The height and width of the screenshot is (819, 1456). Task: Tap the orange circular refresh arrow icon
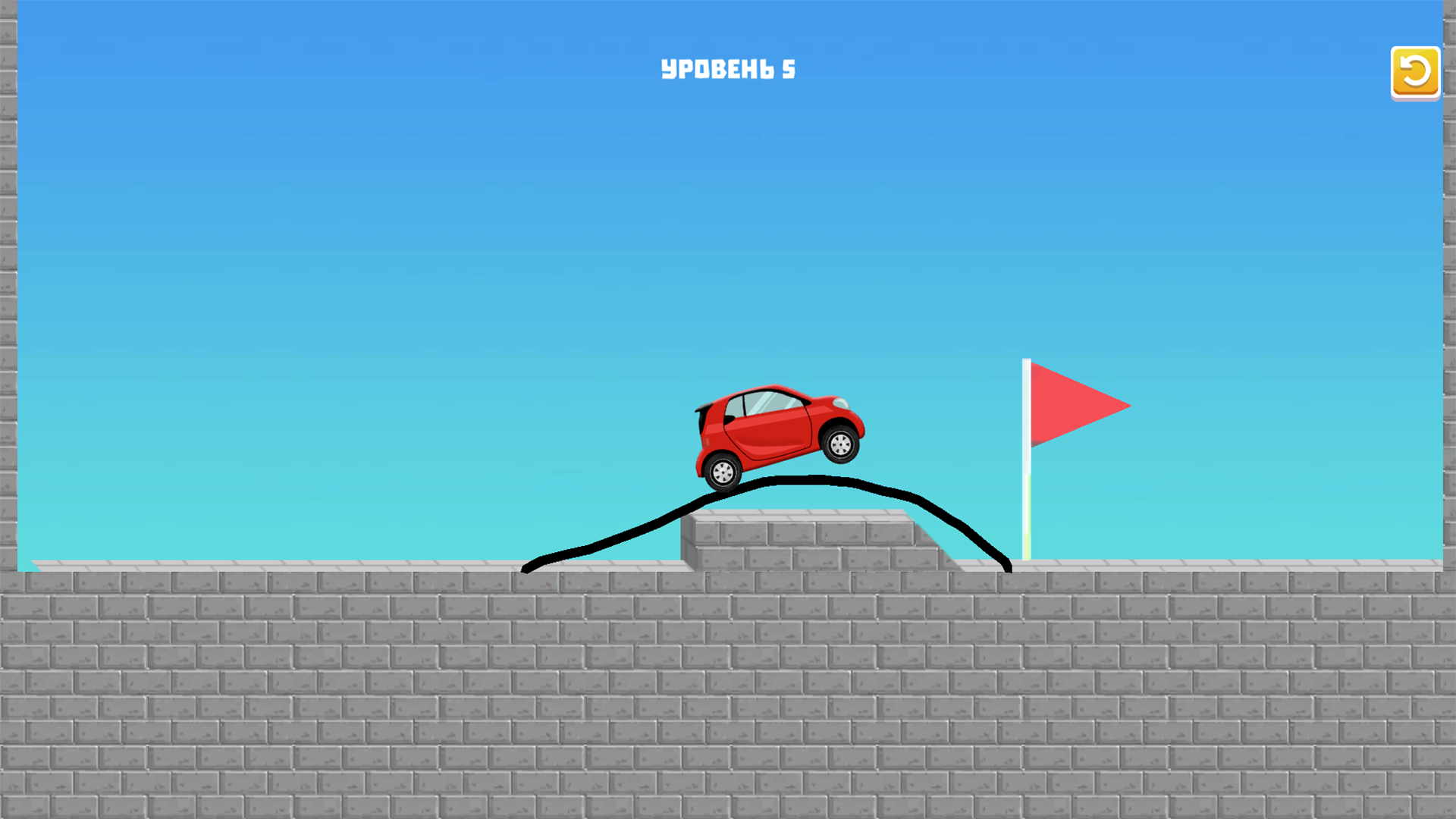tap(1414, 73)
